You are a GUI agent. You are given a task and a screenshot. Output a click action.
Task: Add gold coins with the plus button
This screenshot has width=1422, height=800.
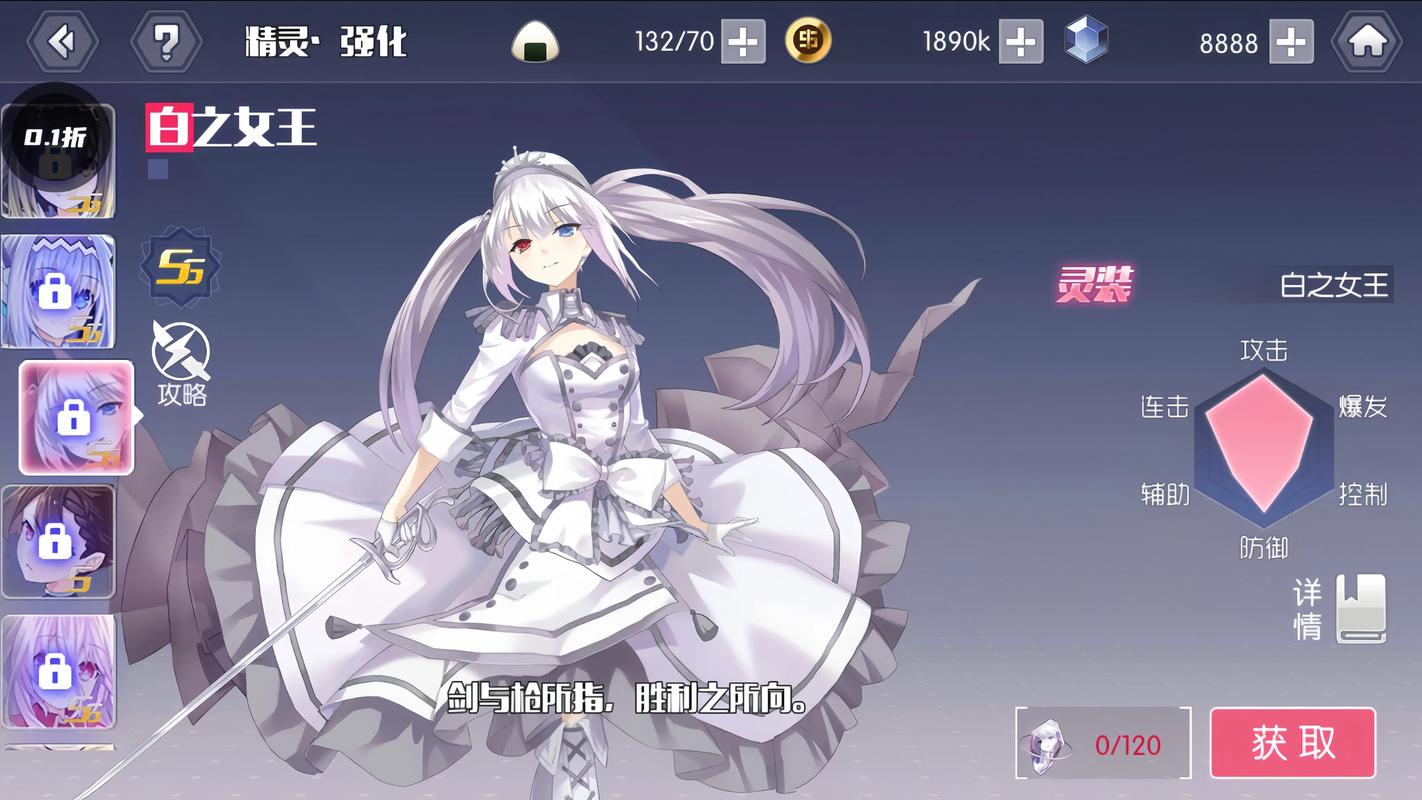click(1020, 42)
